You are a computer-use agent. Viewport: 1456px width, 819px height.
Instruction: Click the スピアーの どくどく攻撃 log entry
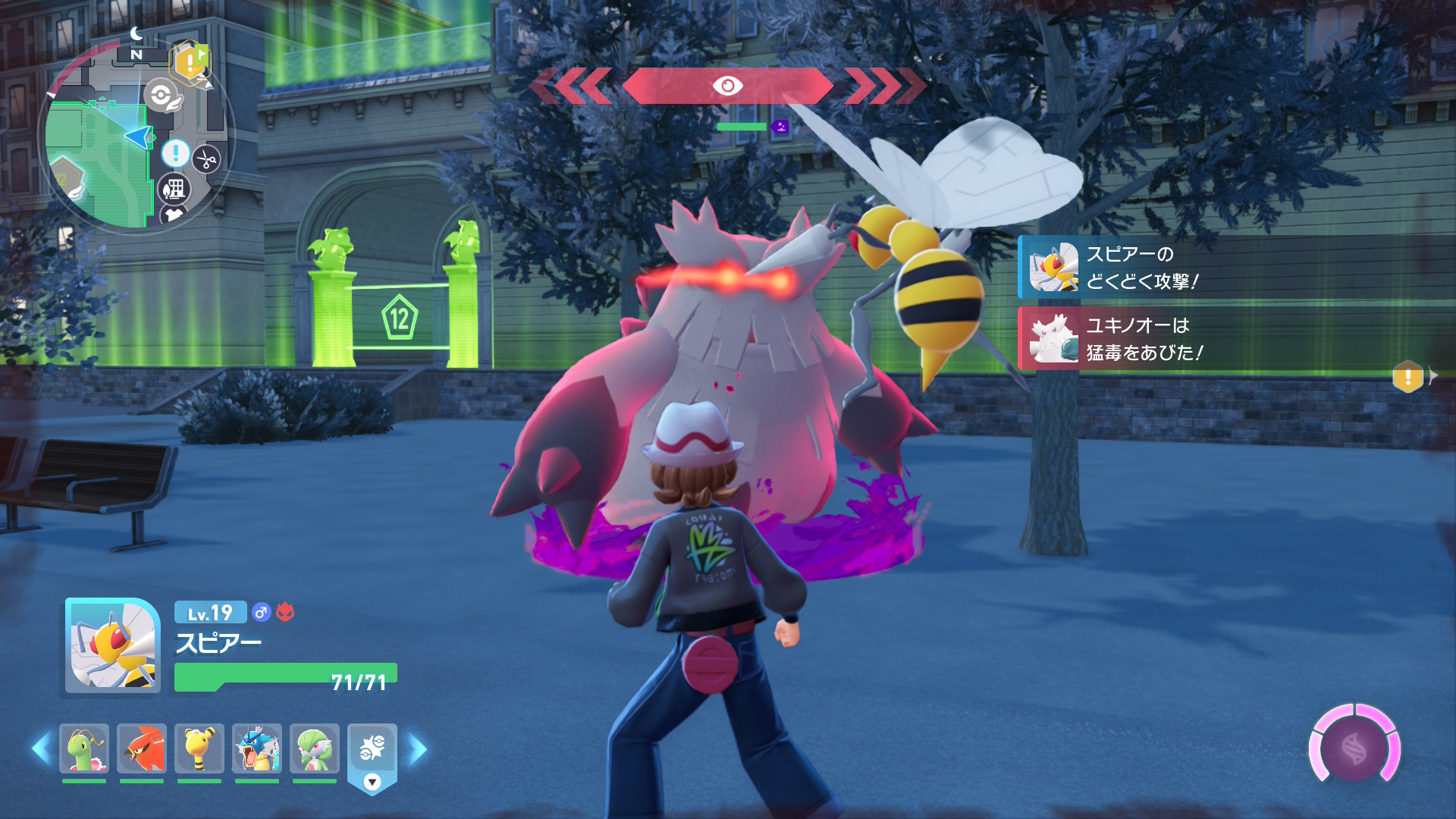[x=1236, y=268]
